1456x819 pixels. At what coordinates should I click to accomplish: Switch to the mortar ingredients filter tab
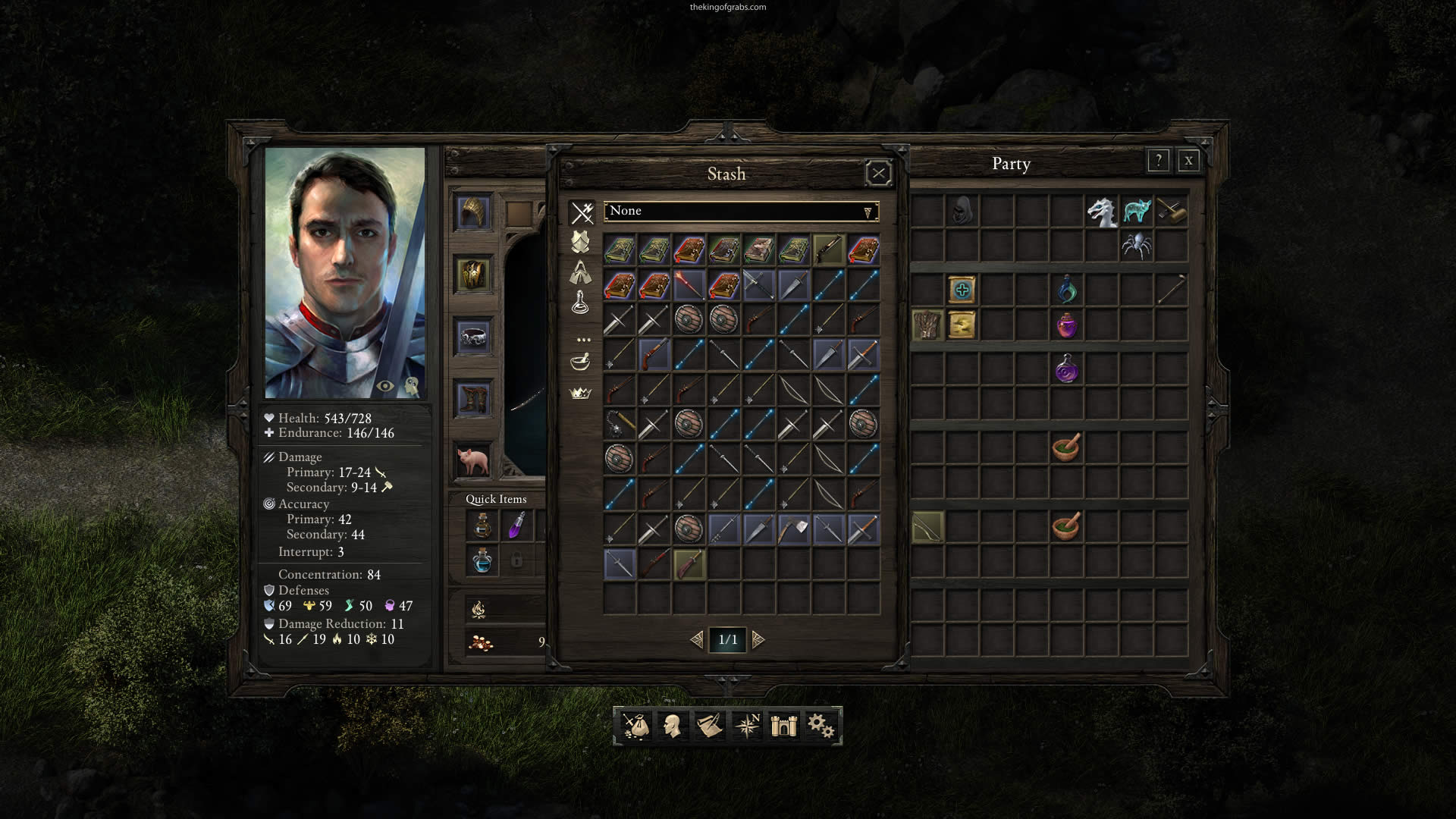tap(580, 362)
